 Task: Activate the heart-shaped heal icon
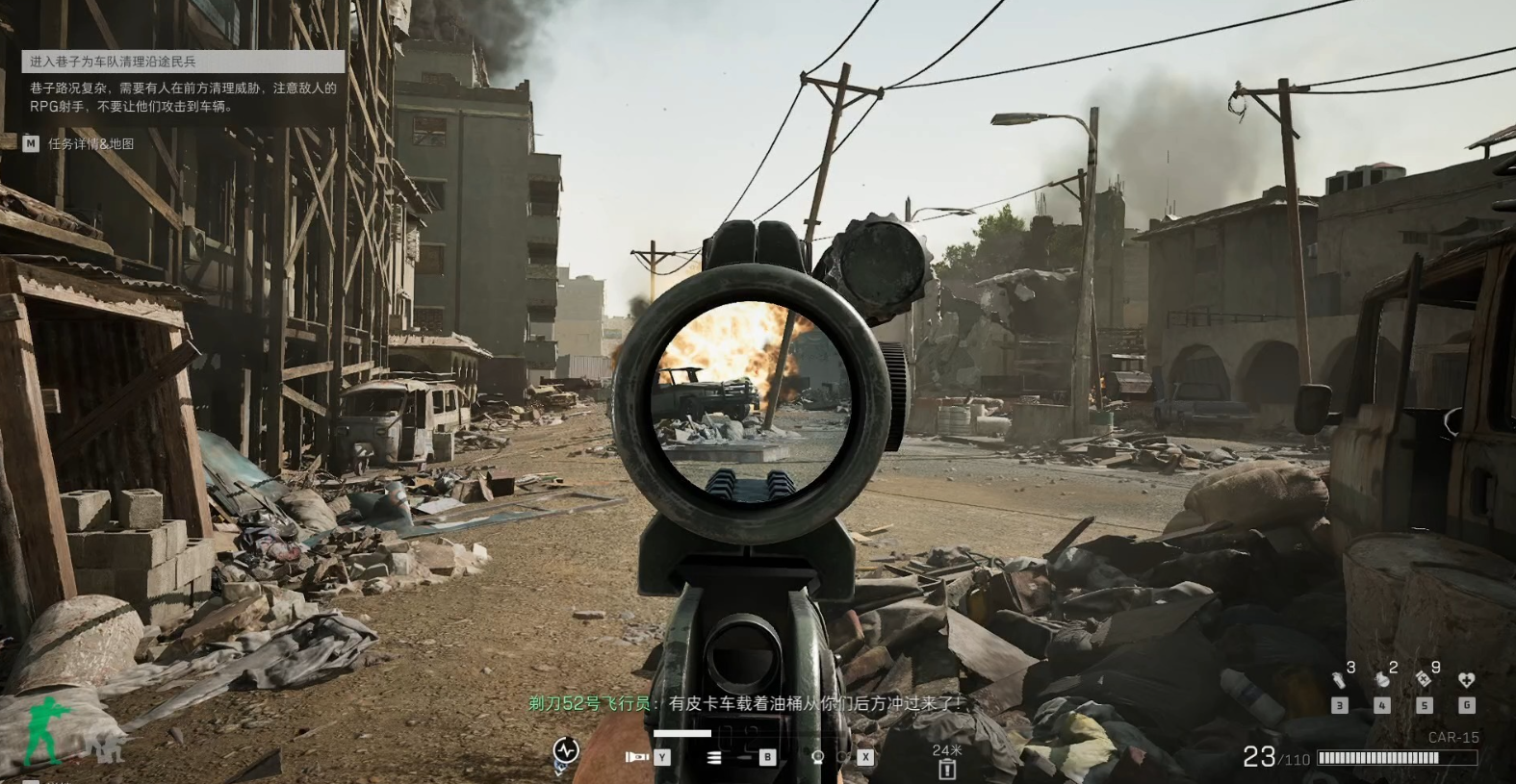click(x=1466, y=679)
